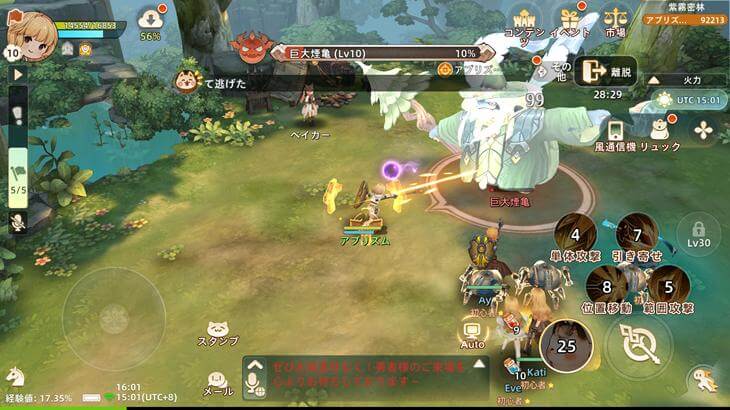Activate the 単体攻撃 single-target attack skill

pyautogui.click(x=574, y=236)
